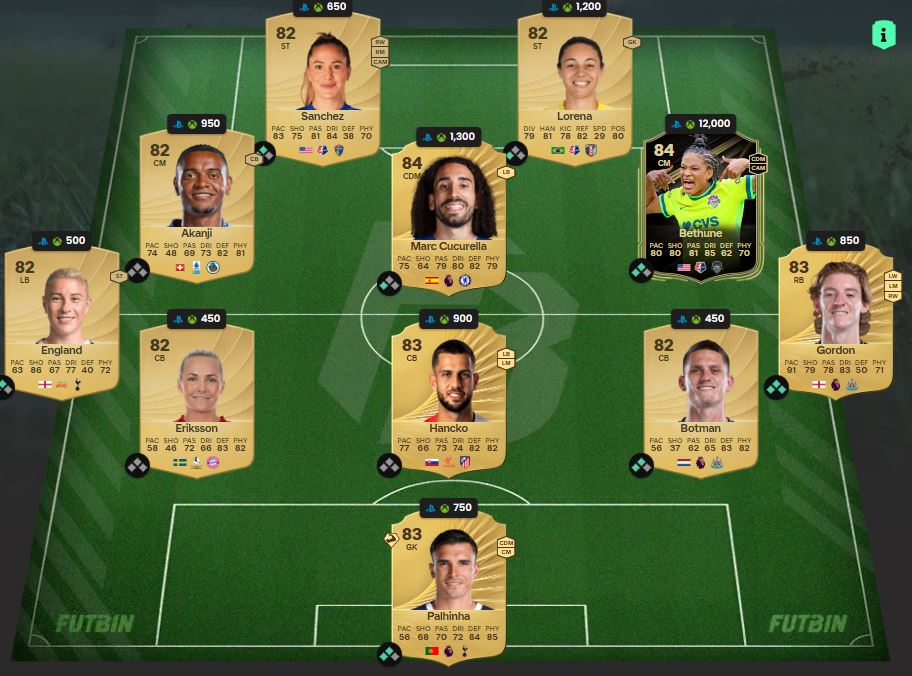Click Palhinha's 750 price tag
The image size is (912, 676).
448,508
